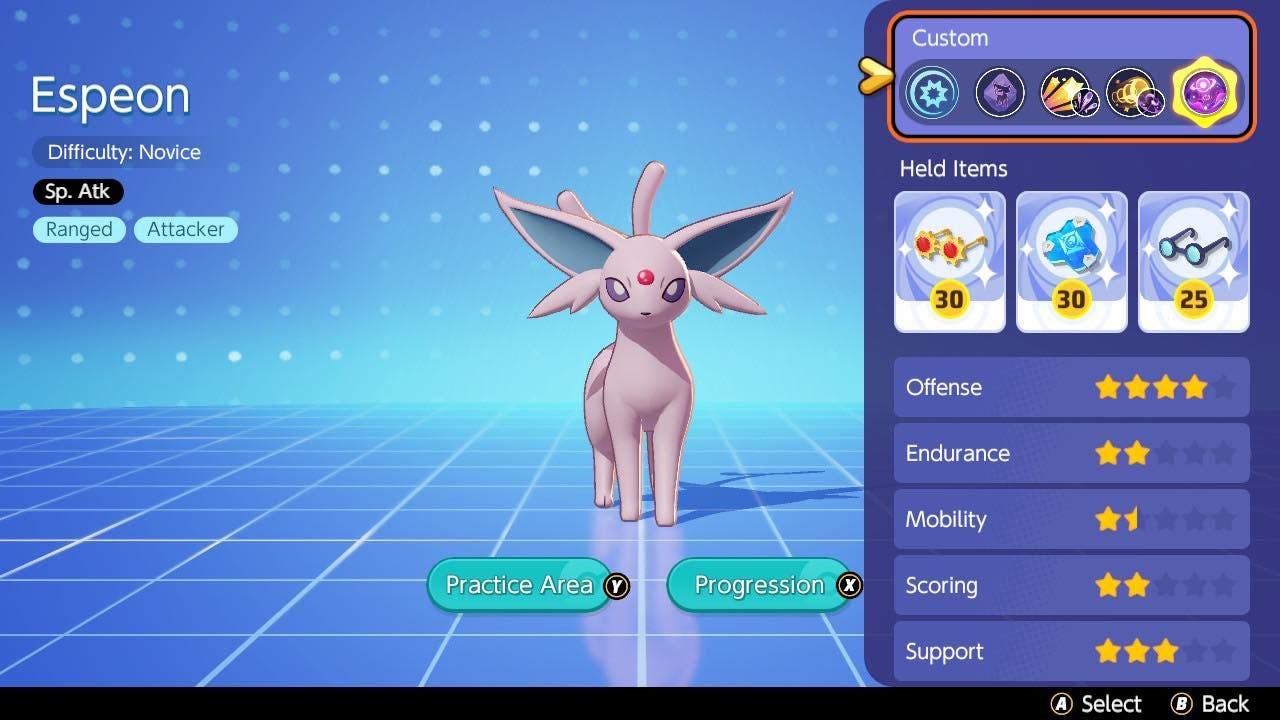
Task: Toggle the Attacker role tag
Action: coord(186,229)
